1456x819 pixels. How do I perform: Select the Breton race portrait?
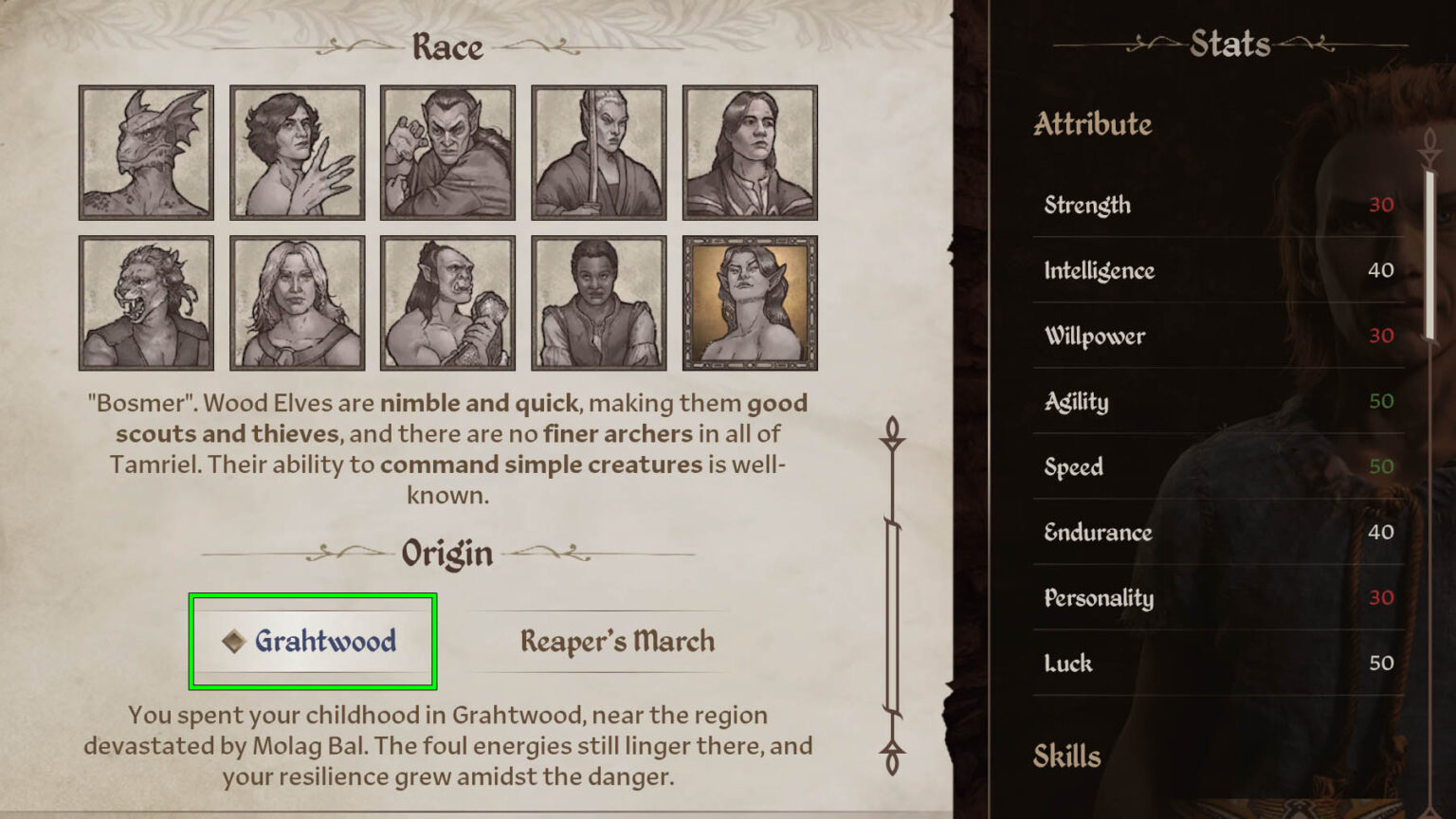coord(297,153)
